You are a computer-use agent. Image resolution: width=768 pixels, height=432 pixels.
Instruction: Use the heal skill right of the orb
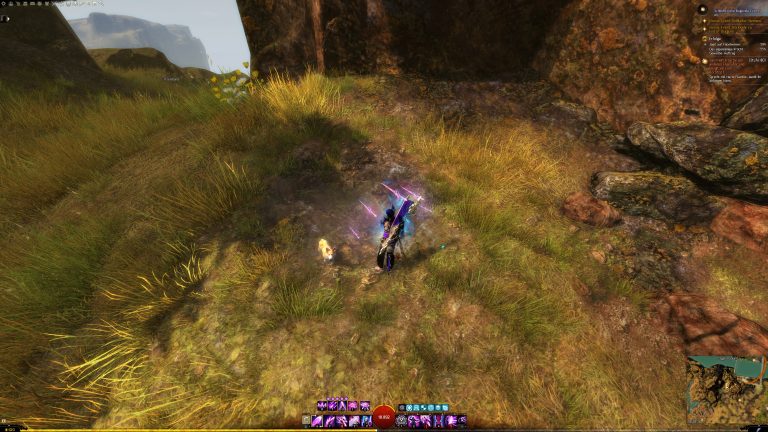tap(402, 422)
